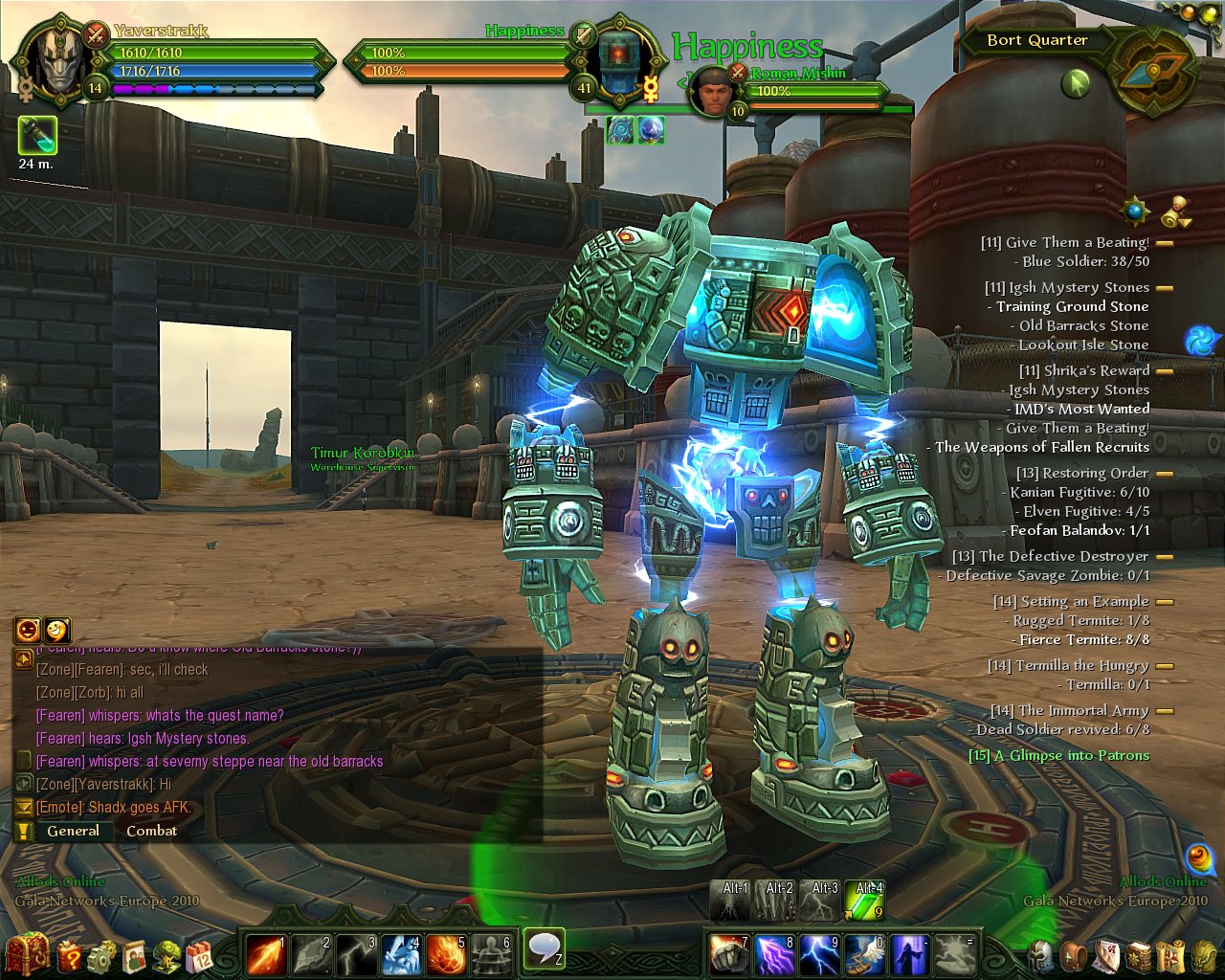The width and height of the screenshot is (1225, 980).
Task: Open the calendar icon in the menu bar
Action: (x=198, y=955)
